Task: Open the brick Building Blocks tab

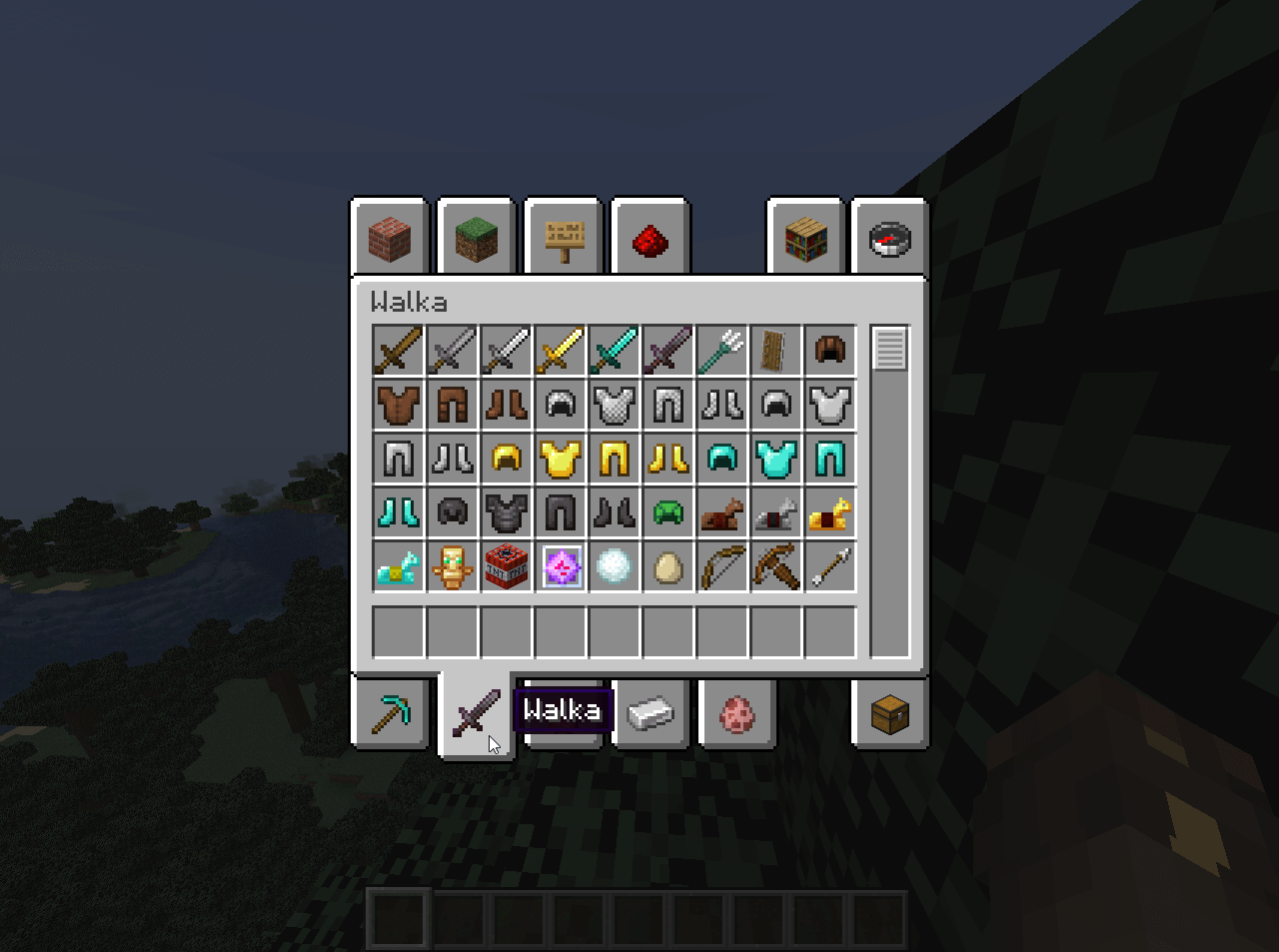Action: (390, 238)
